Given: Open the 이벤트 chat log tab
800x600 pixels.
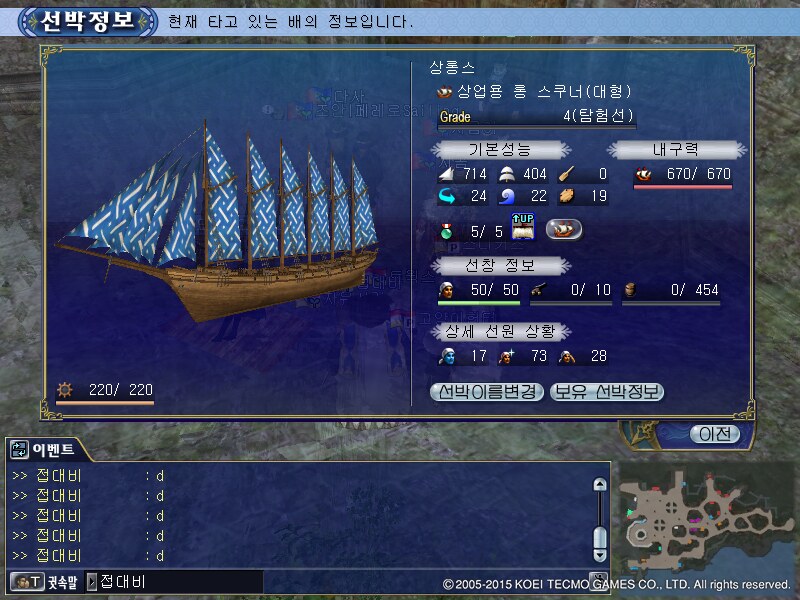Looking at the screenshot, I should pos(46,449).
